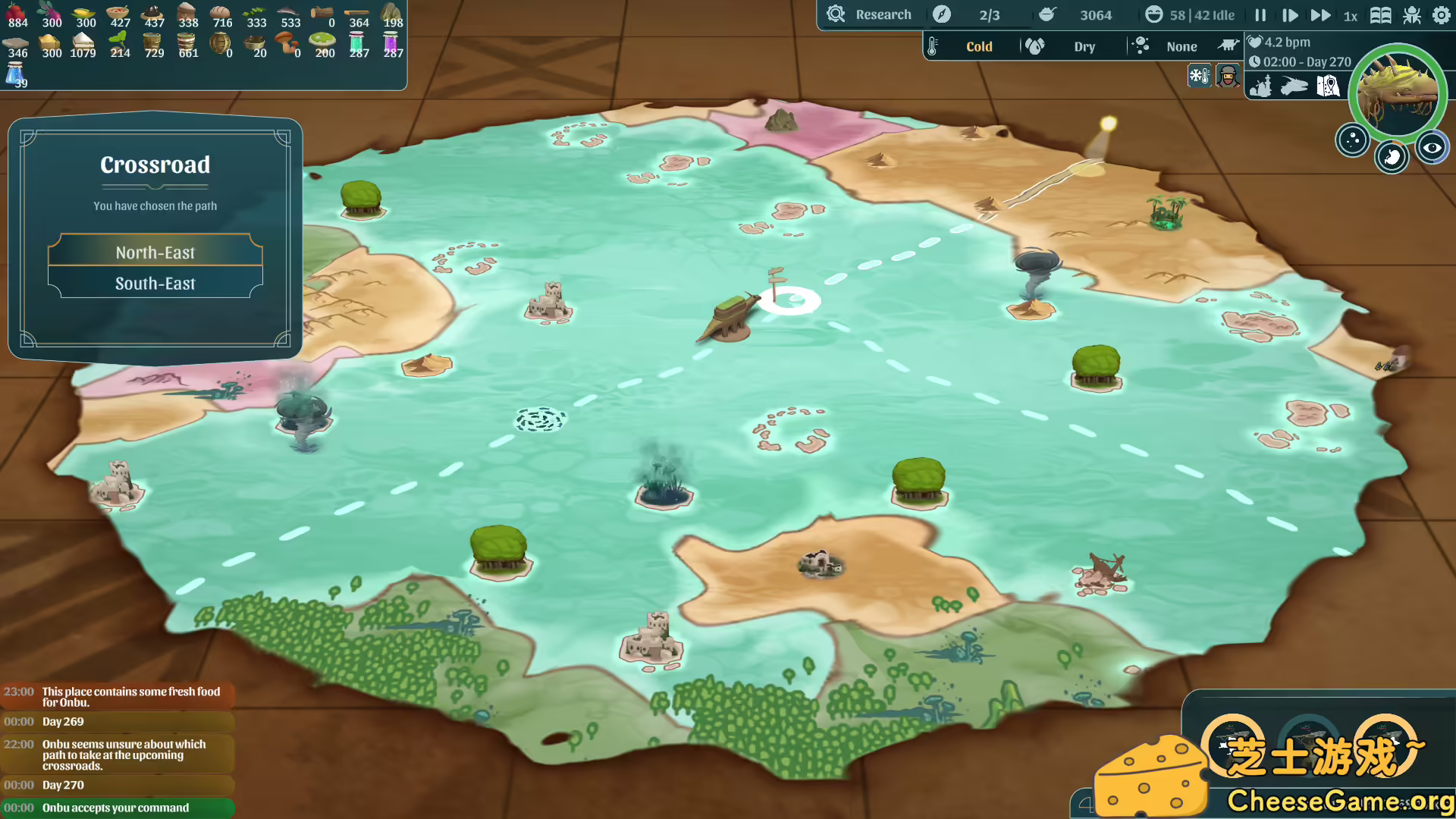This screenshot has height=819, width=1456.
Task: Open the Onbu stomach hunger button
Action: (1392, 157)
